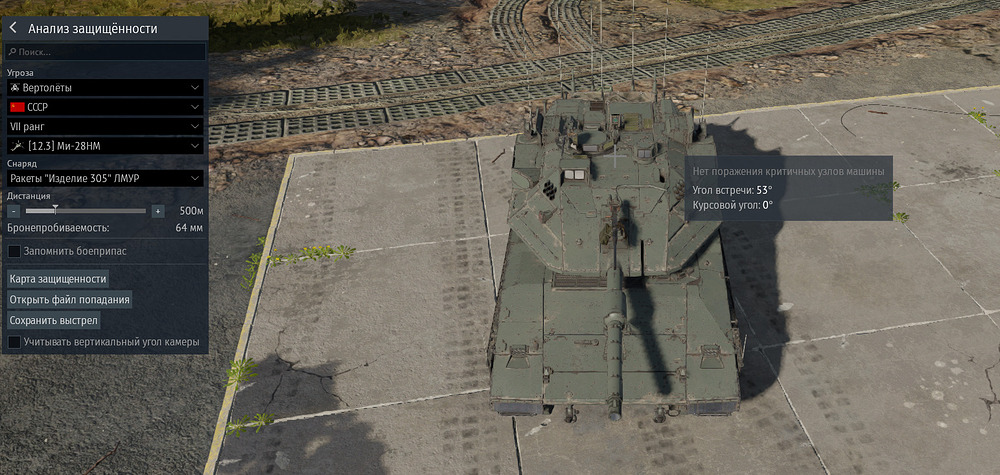The width and height of the screenshot is (1000, 475).
Task: Click the search field "Поиск..."
Action: click(x=105, y=51)
